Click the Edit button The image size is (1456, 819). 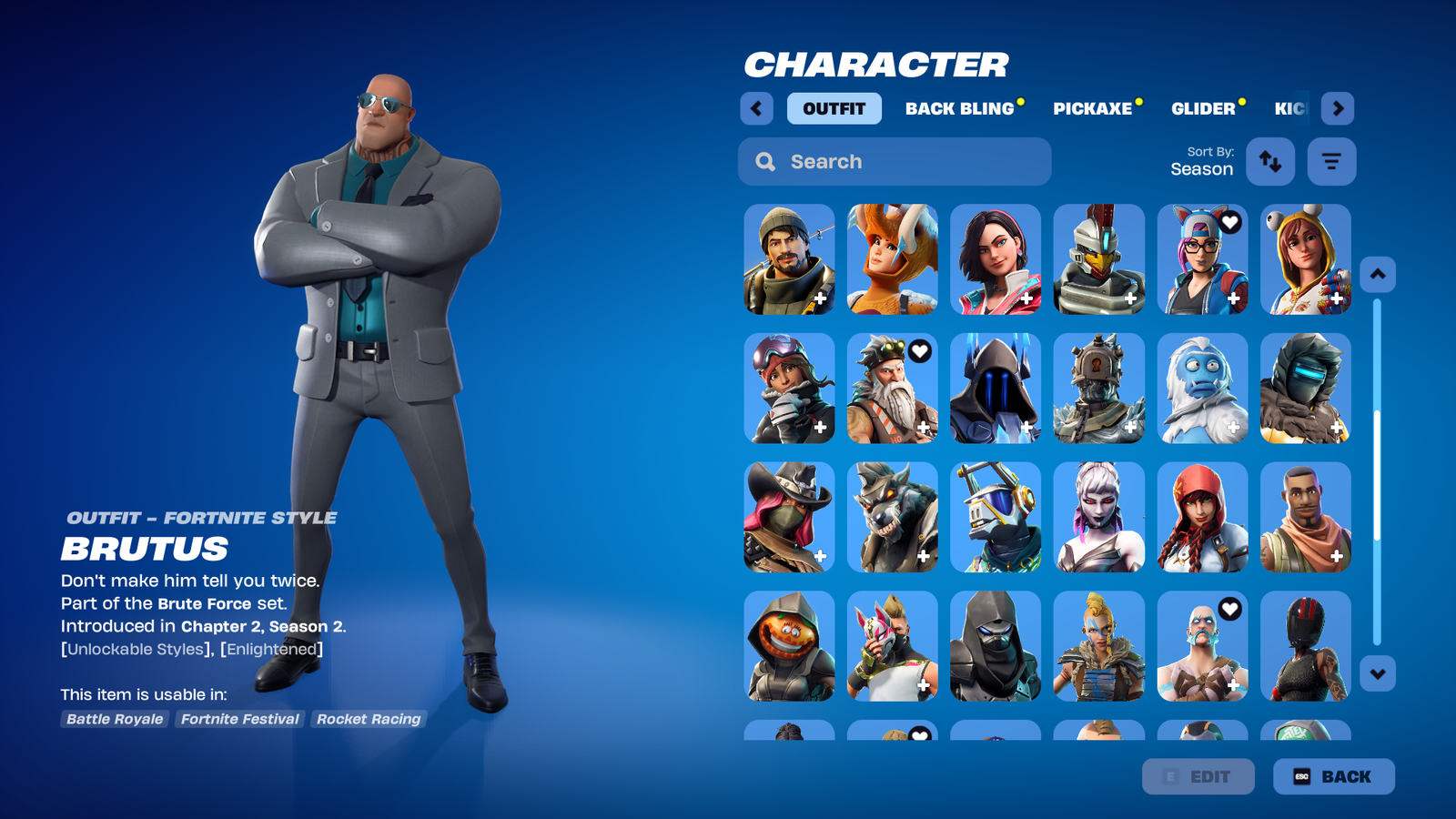[1198, 776]
